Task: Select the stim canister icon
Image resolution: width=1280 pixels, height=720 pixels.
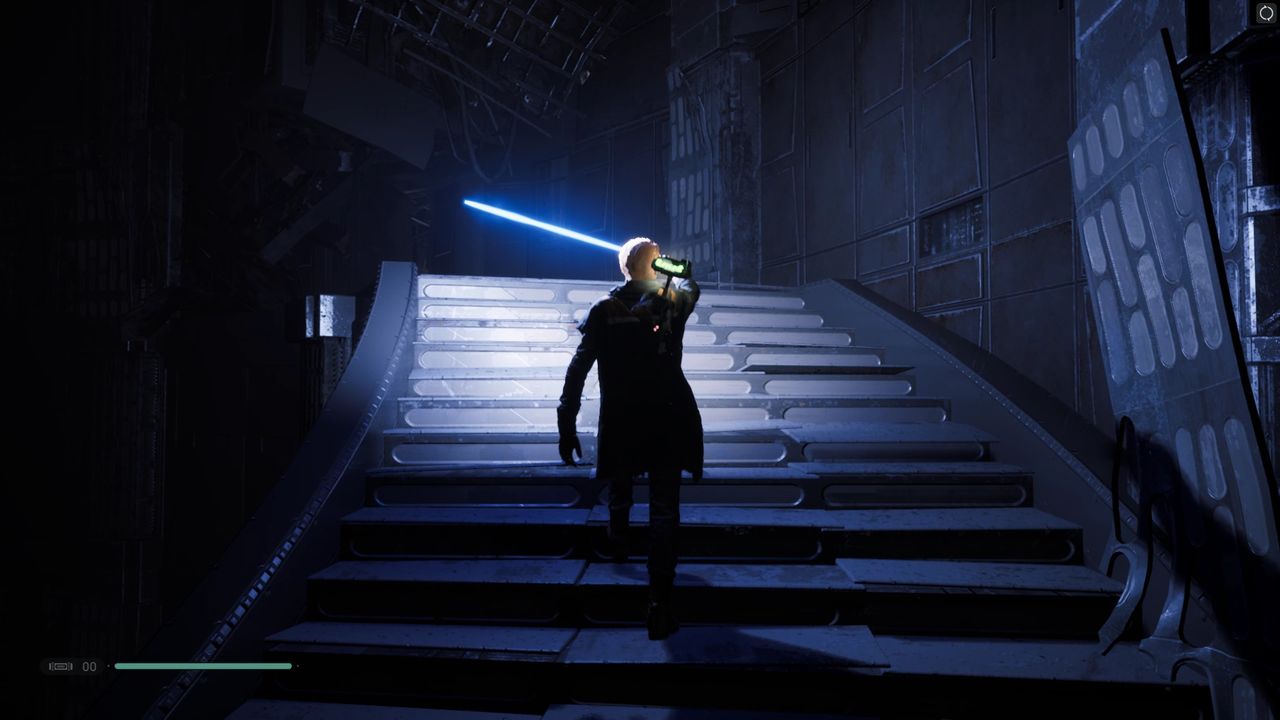Action: pos(61,666)
